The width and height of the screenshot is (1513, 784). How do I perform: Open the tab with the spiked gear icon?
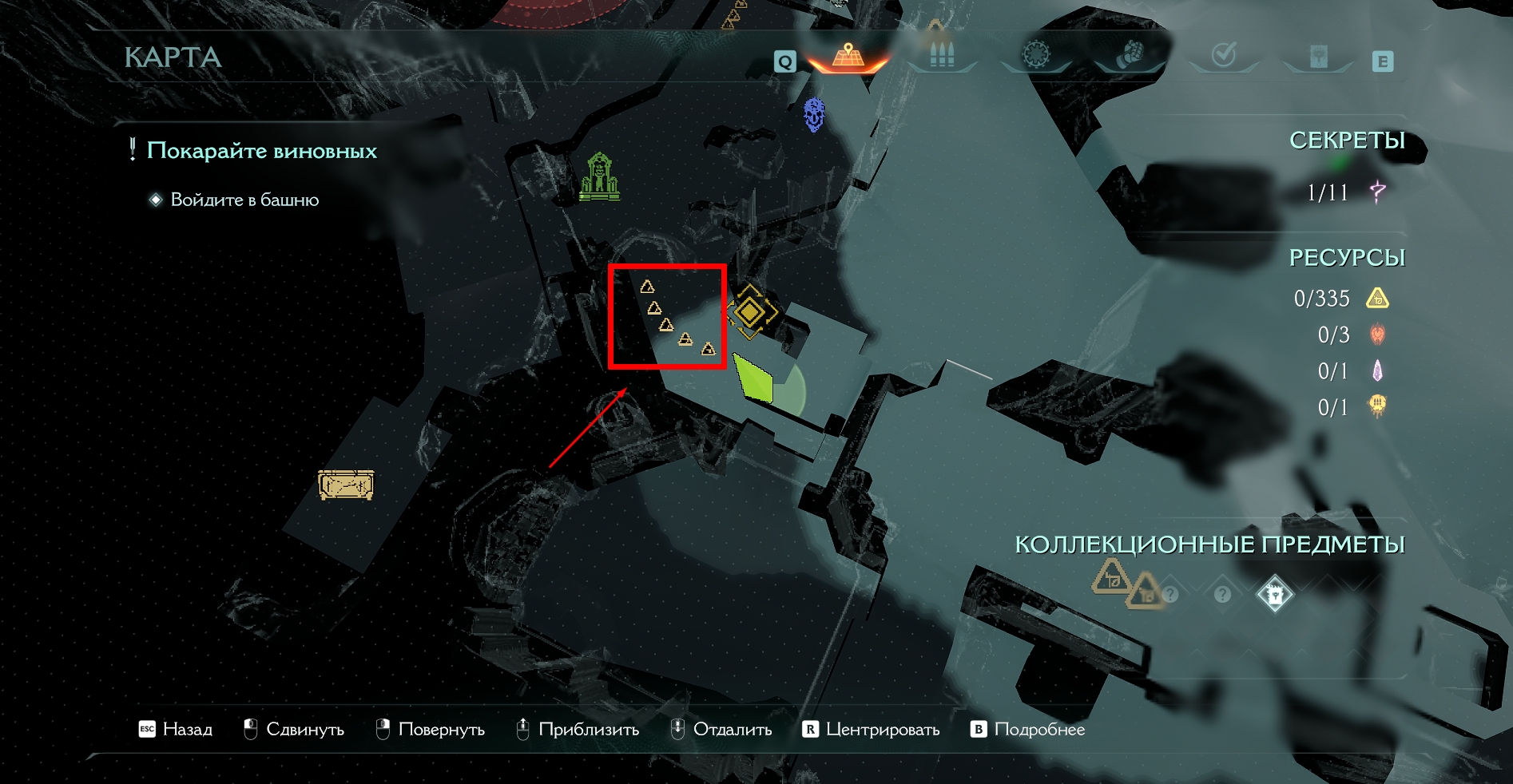[1036, 55]
